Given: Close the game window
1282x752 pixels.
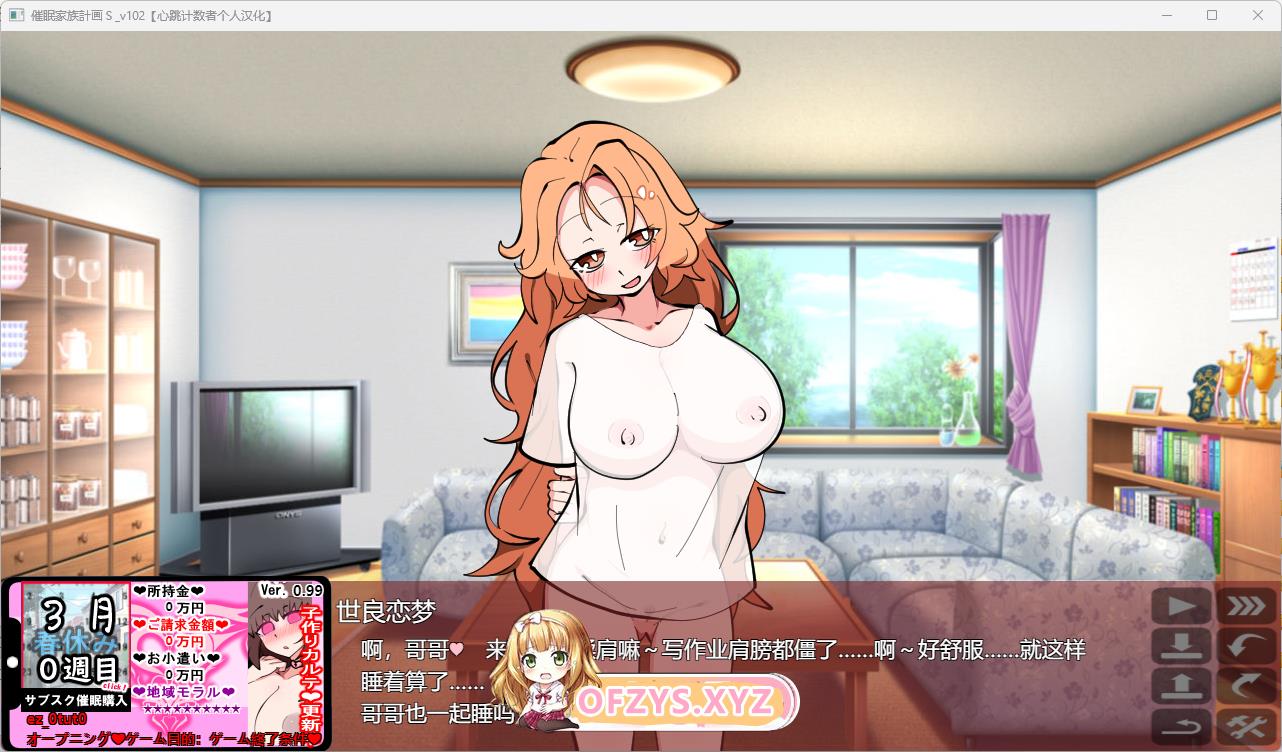Looking at the screenshot, I should click(x=1258, y=15).
